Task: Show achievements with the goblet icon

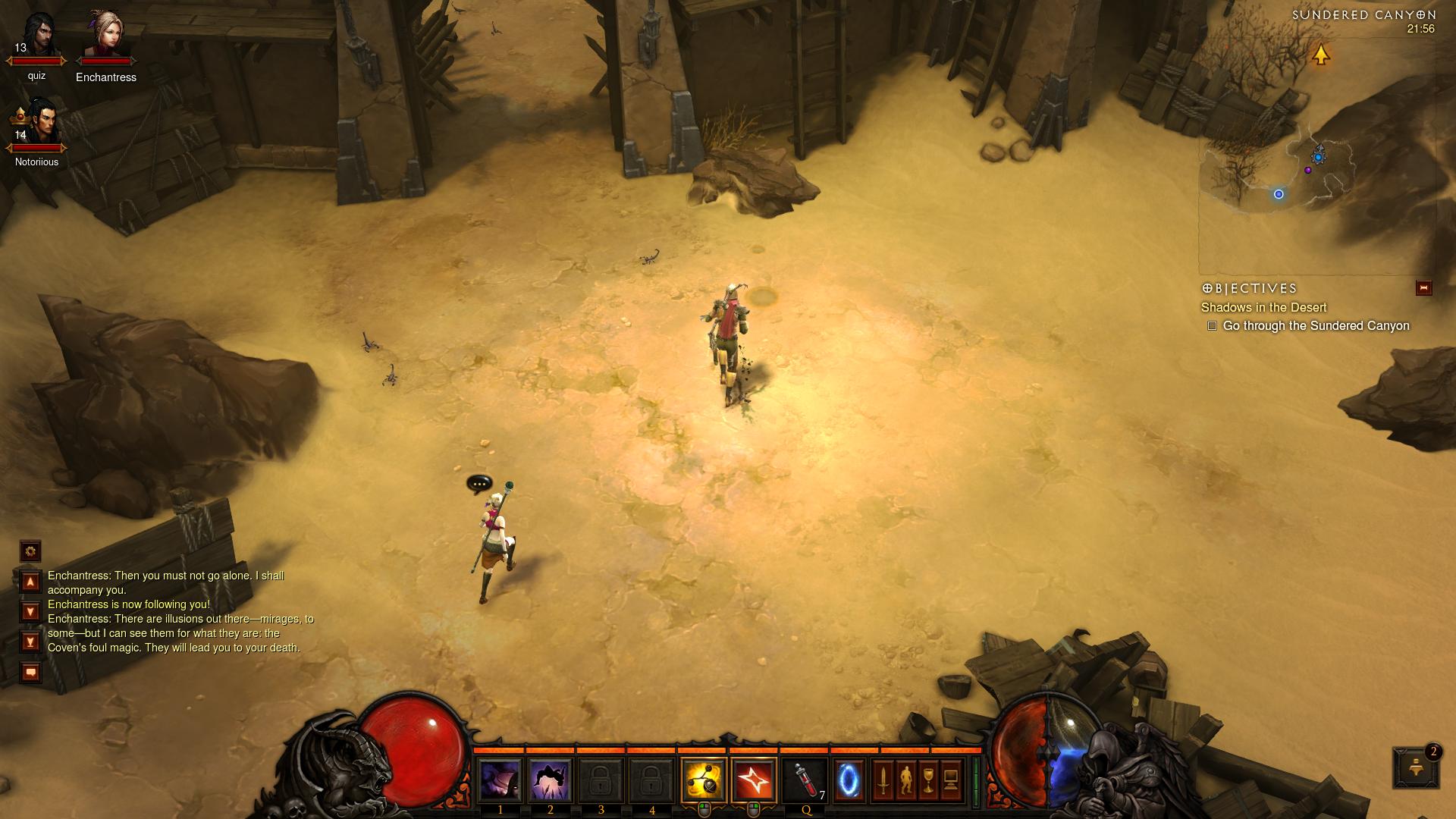Action: [928, 780]
